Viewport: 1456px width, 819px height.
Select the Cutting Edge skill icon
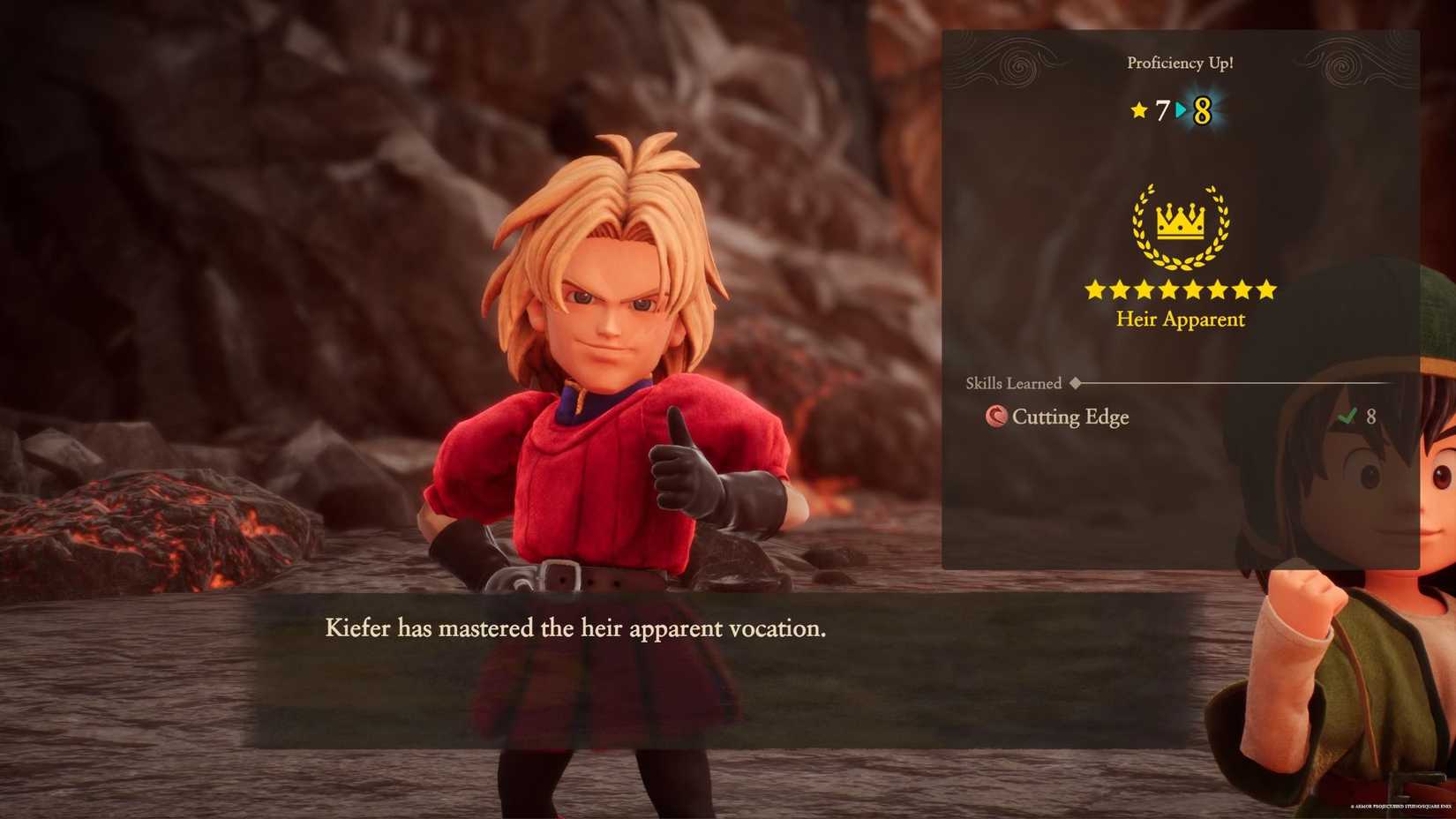996,417
